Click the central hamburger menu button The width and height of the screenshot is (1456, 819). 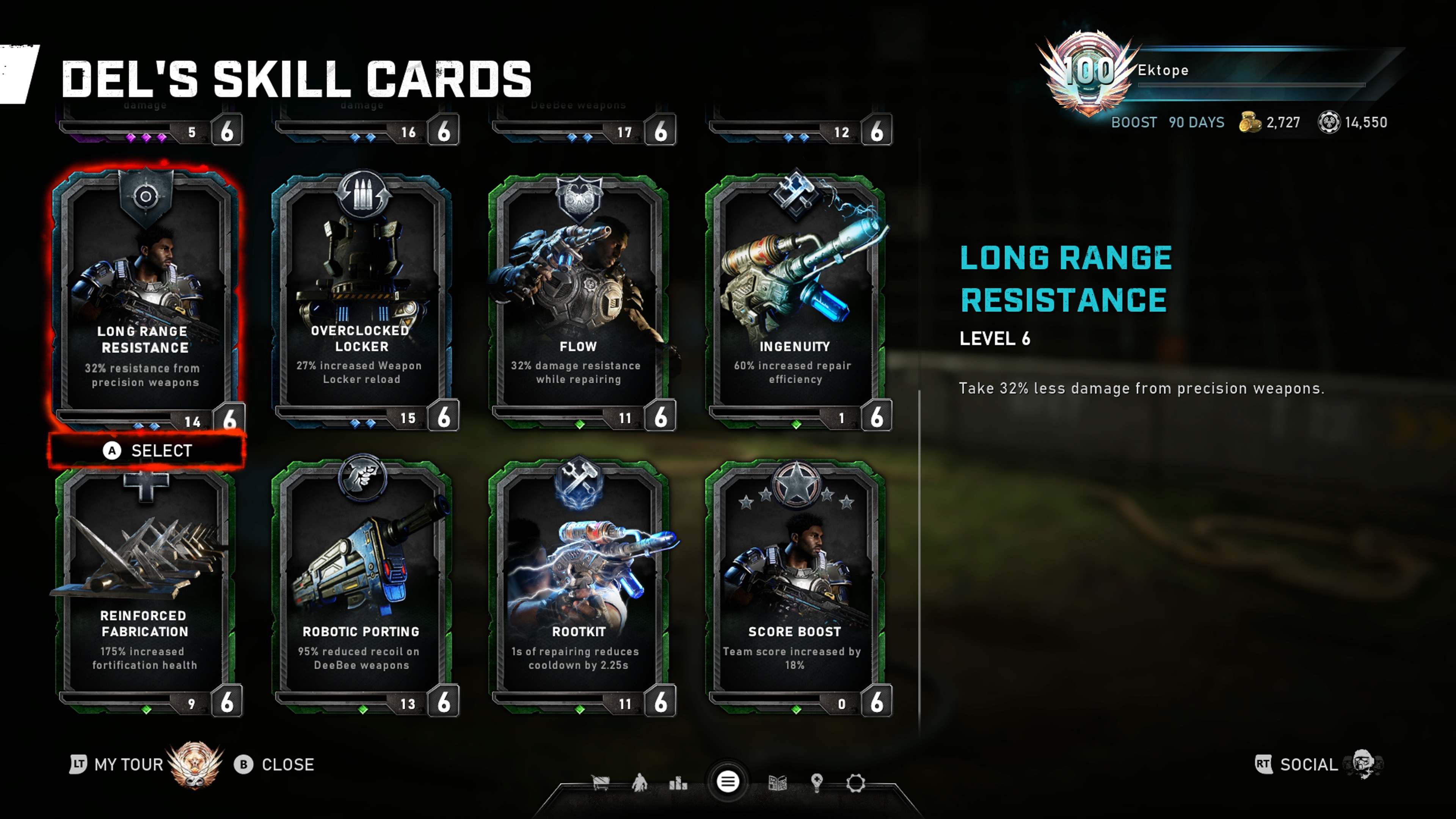pos(728,782)
